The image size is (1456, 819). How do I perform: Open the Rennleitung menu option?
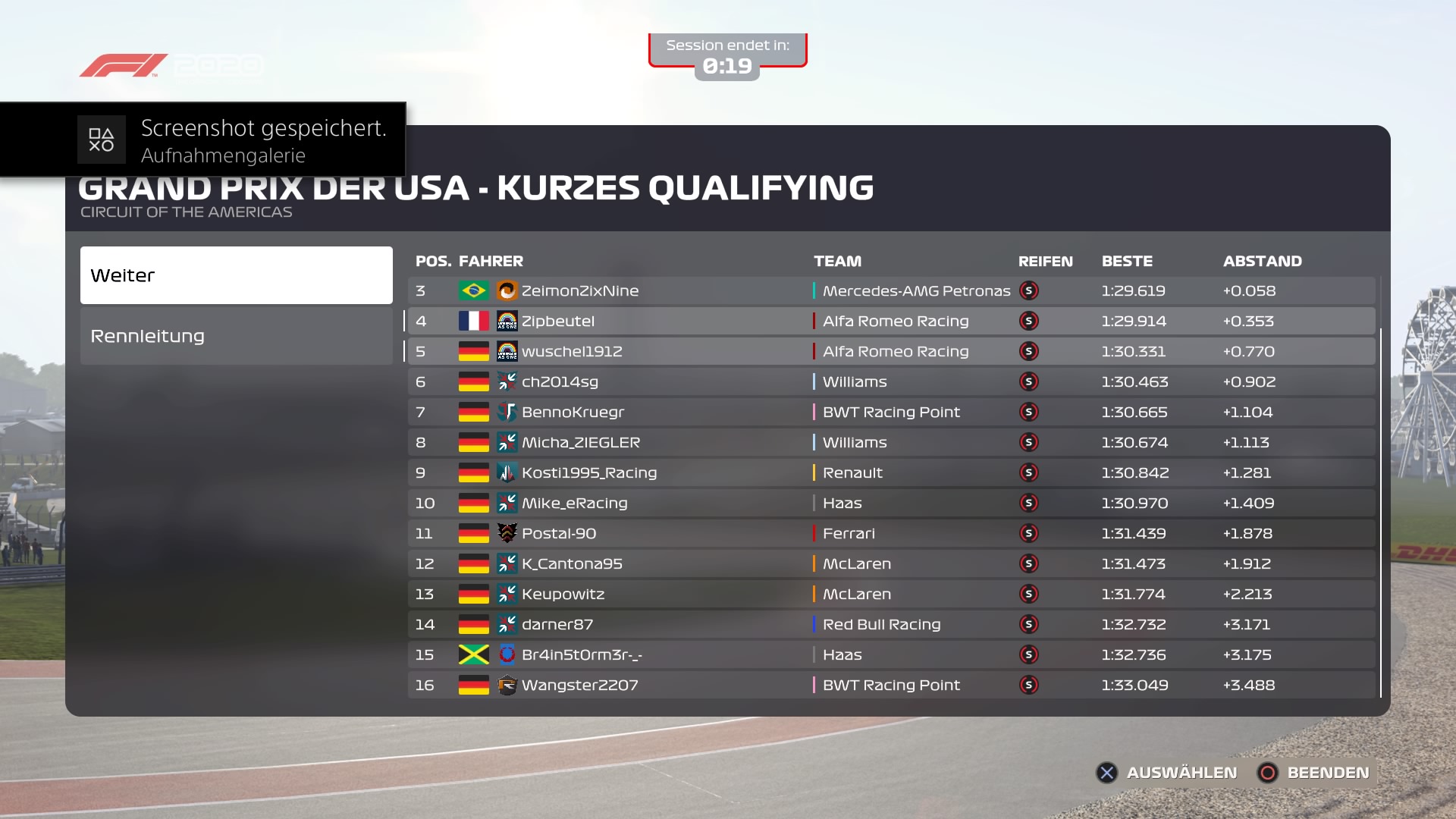236,336
